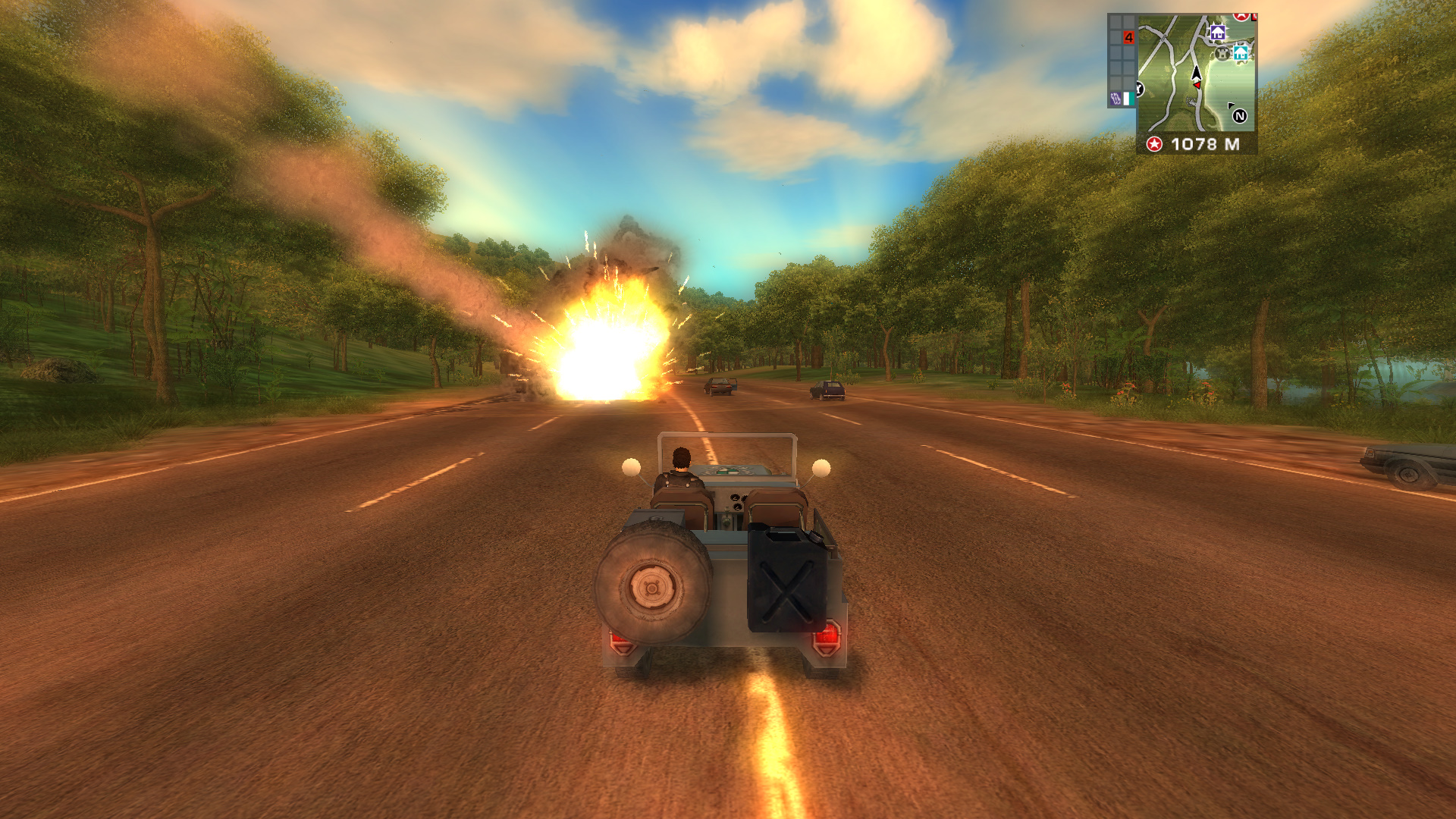Screen dimensions: 1456x819
Task: Click the red star marker atop the minimap
Action: 1241,16
